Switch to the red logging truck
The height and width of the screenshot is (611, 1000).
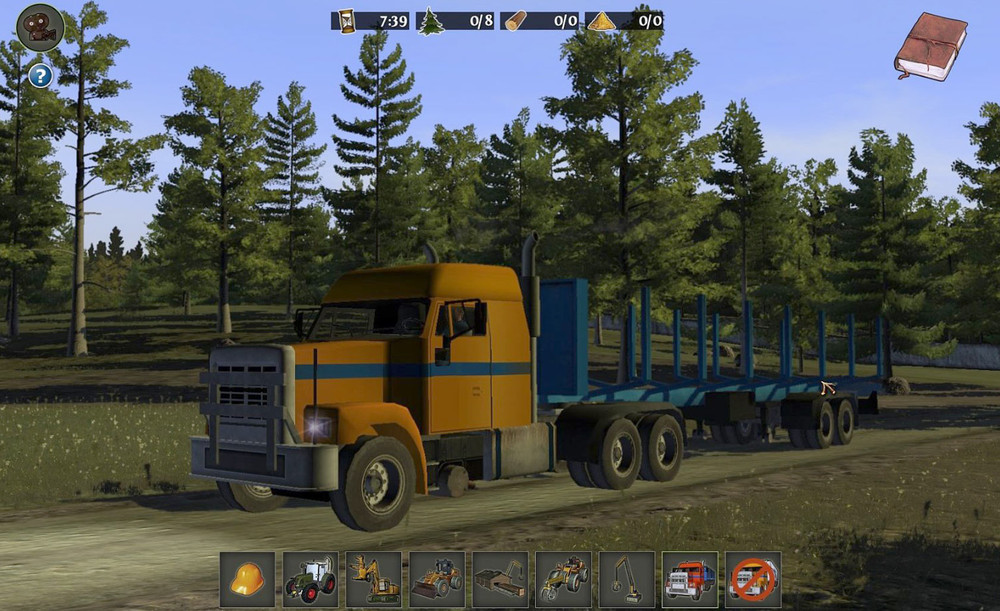tap(690, 579)
